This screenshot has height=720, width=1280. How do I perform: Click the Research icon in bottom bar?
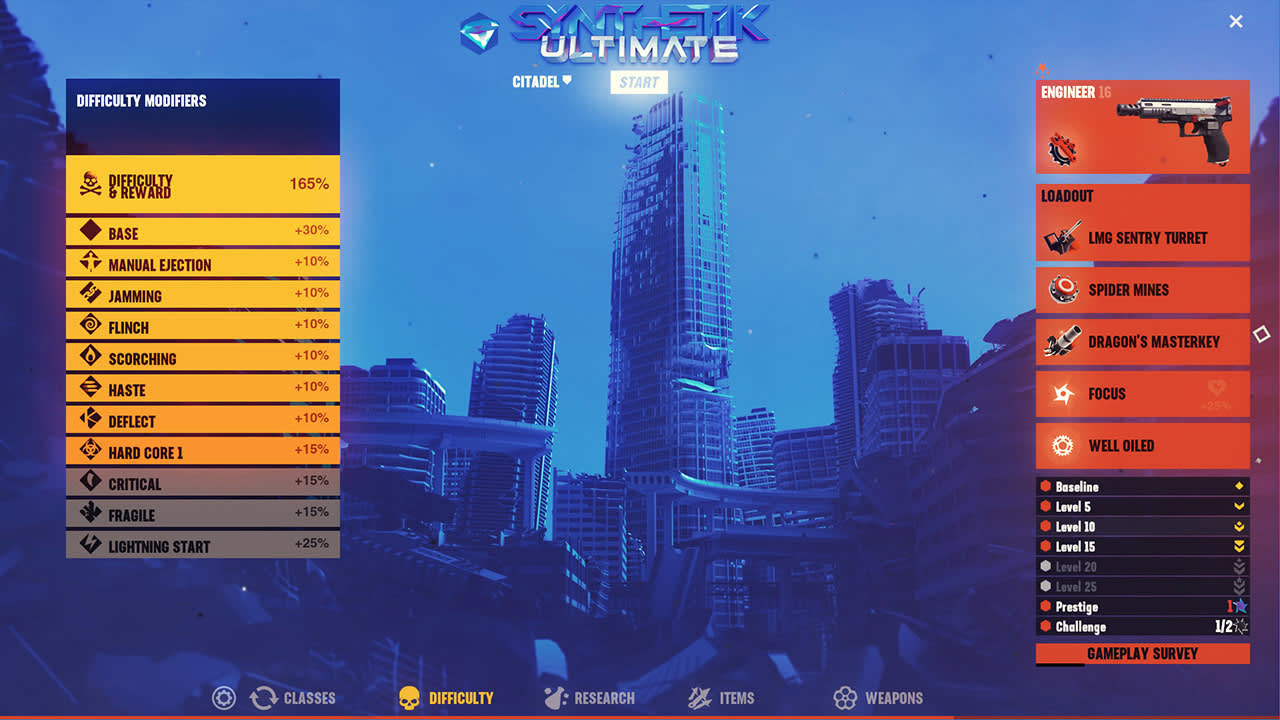[554, 698]
